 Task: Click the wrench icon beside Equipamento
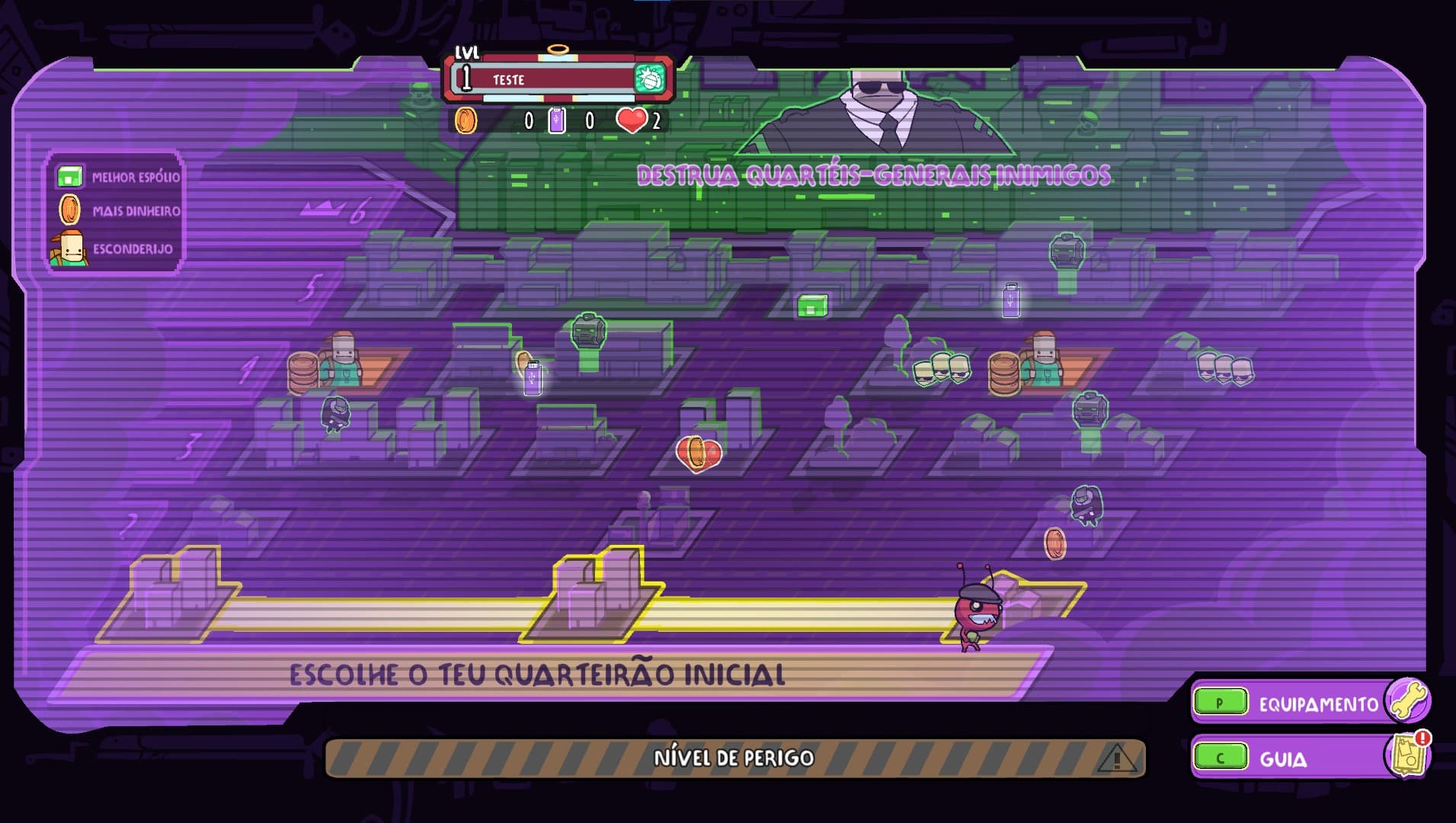click(1411, 702)
